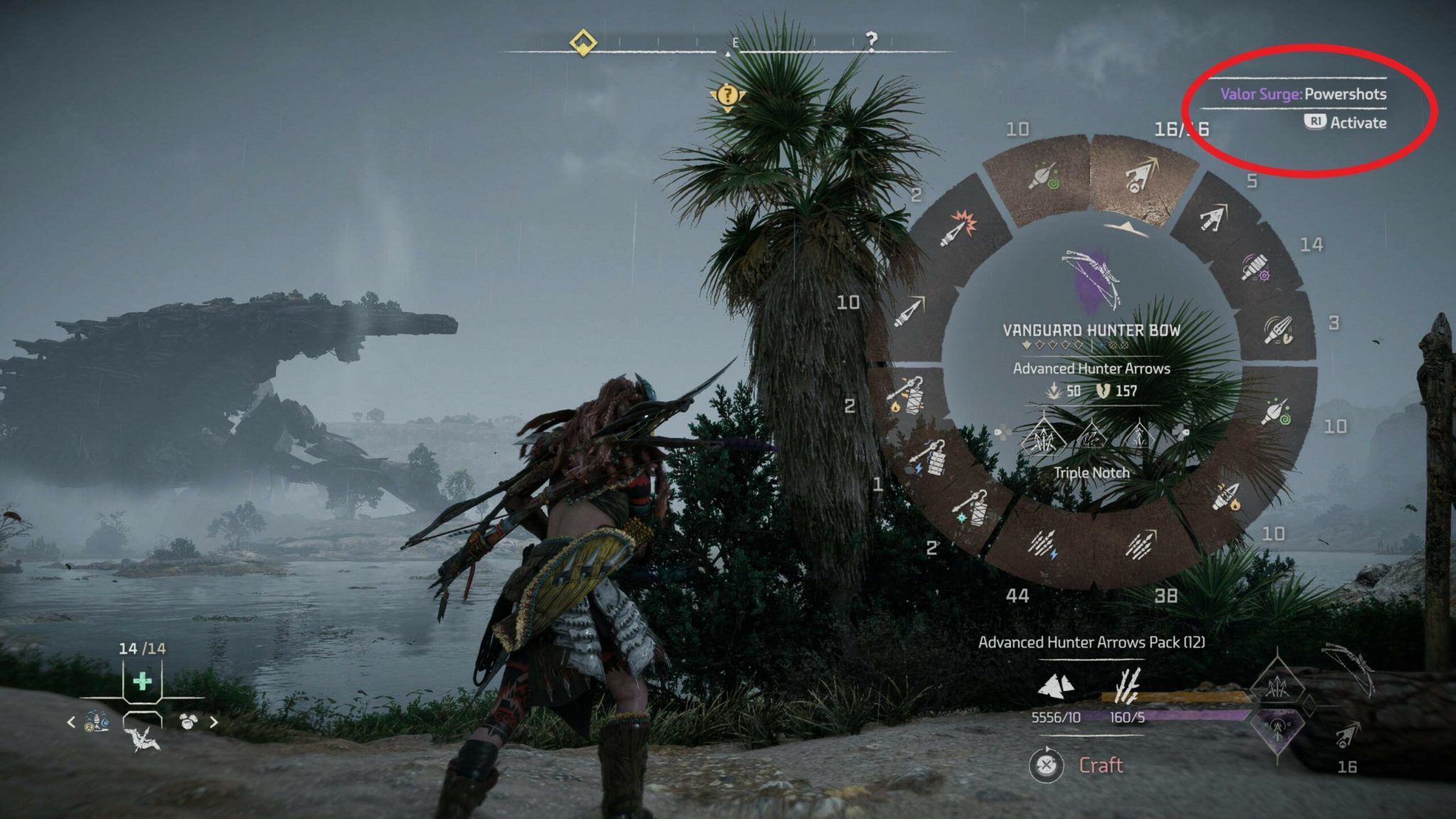The height and width of the screenshot is (819, 1456).
Task: Select the highlighted Advanced Hunter Arrows segment
Action: 1142,178
